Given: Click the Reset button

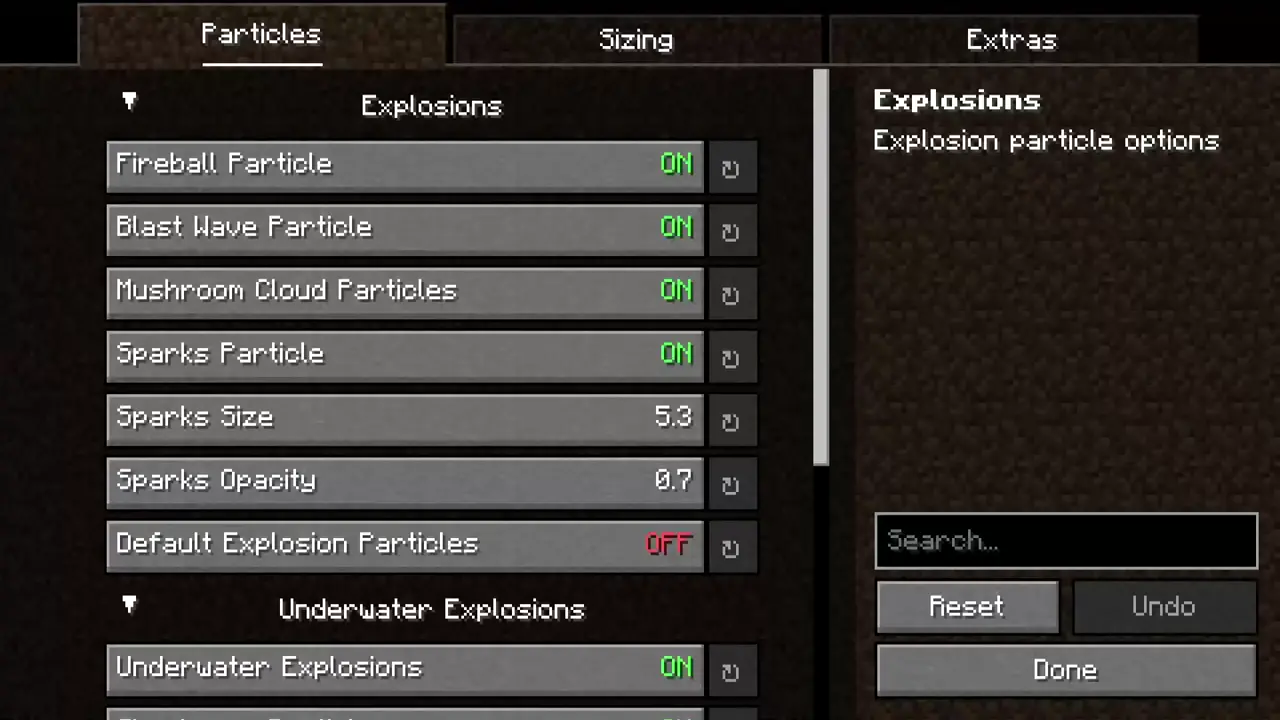Looking at the screenshot, I should (x=967, y=606).
